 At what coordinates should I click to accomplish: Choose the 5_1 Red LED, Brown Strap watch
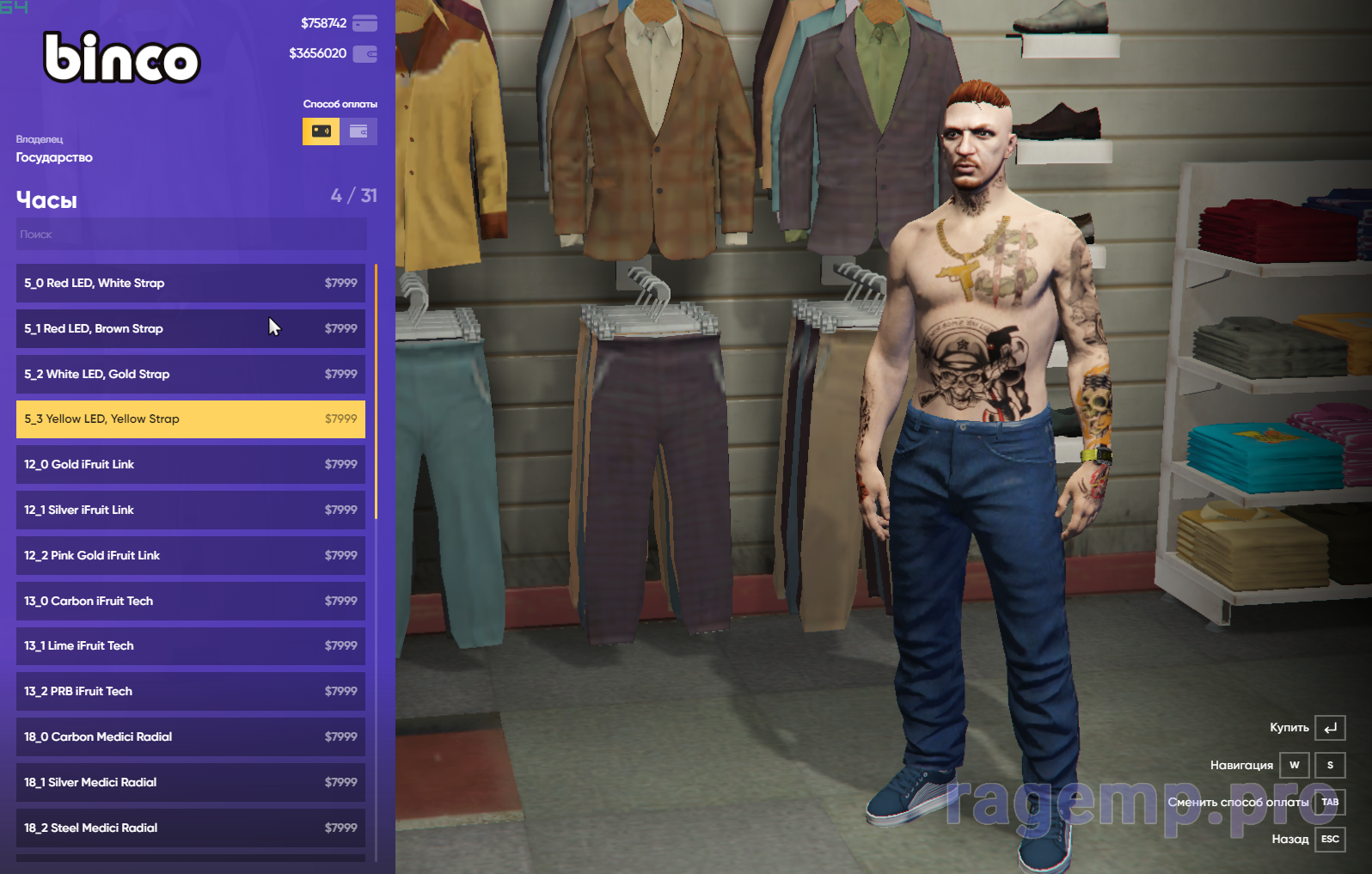tap(190, 328)
